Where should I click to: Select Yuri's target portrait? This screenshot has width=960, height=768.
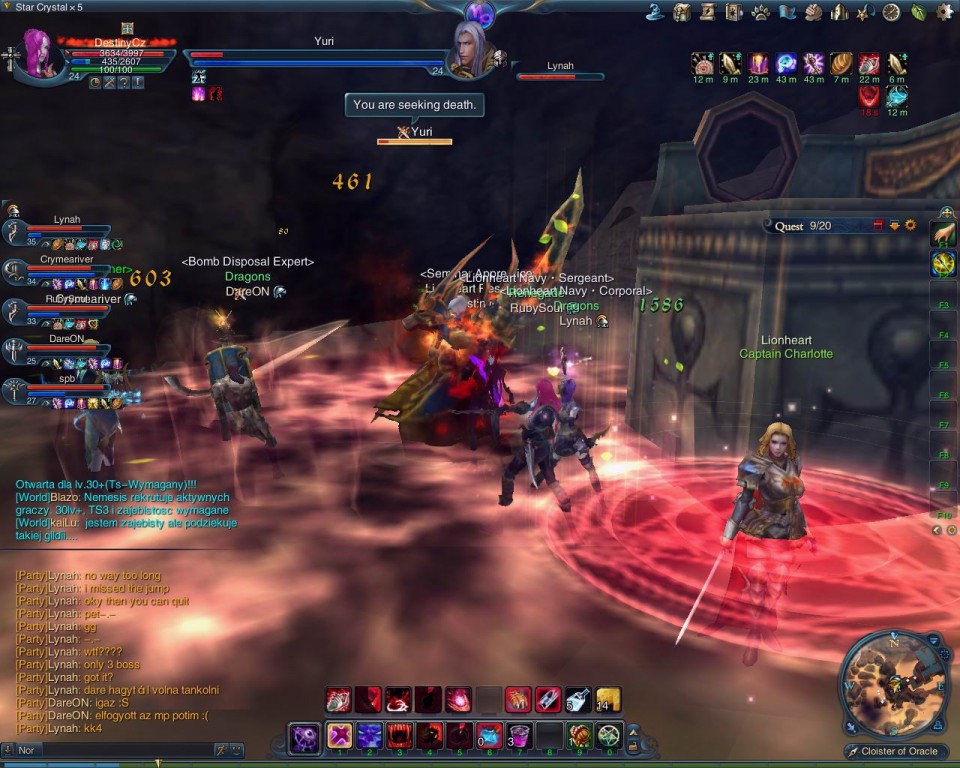(x=468, y=50)
